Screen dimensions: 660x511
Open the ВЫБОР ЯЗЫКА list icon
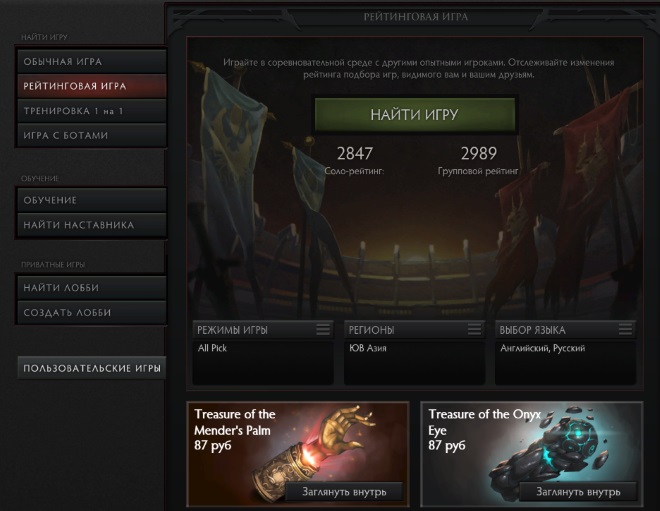(626, 329)
